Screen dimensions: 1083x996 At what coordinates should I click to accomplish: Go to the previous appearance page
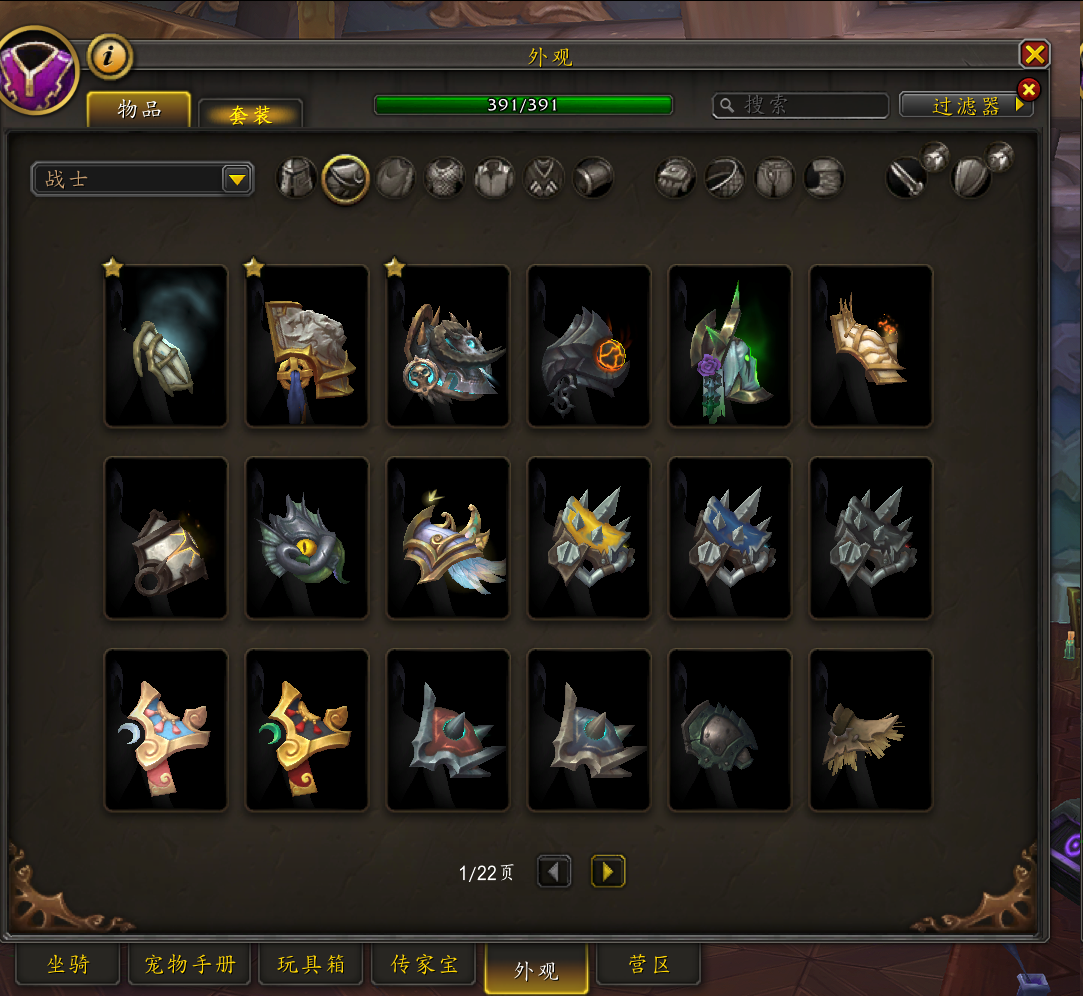coord(554,872)
